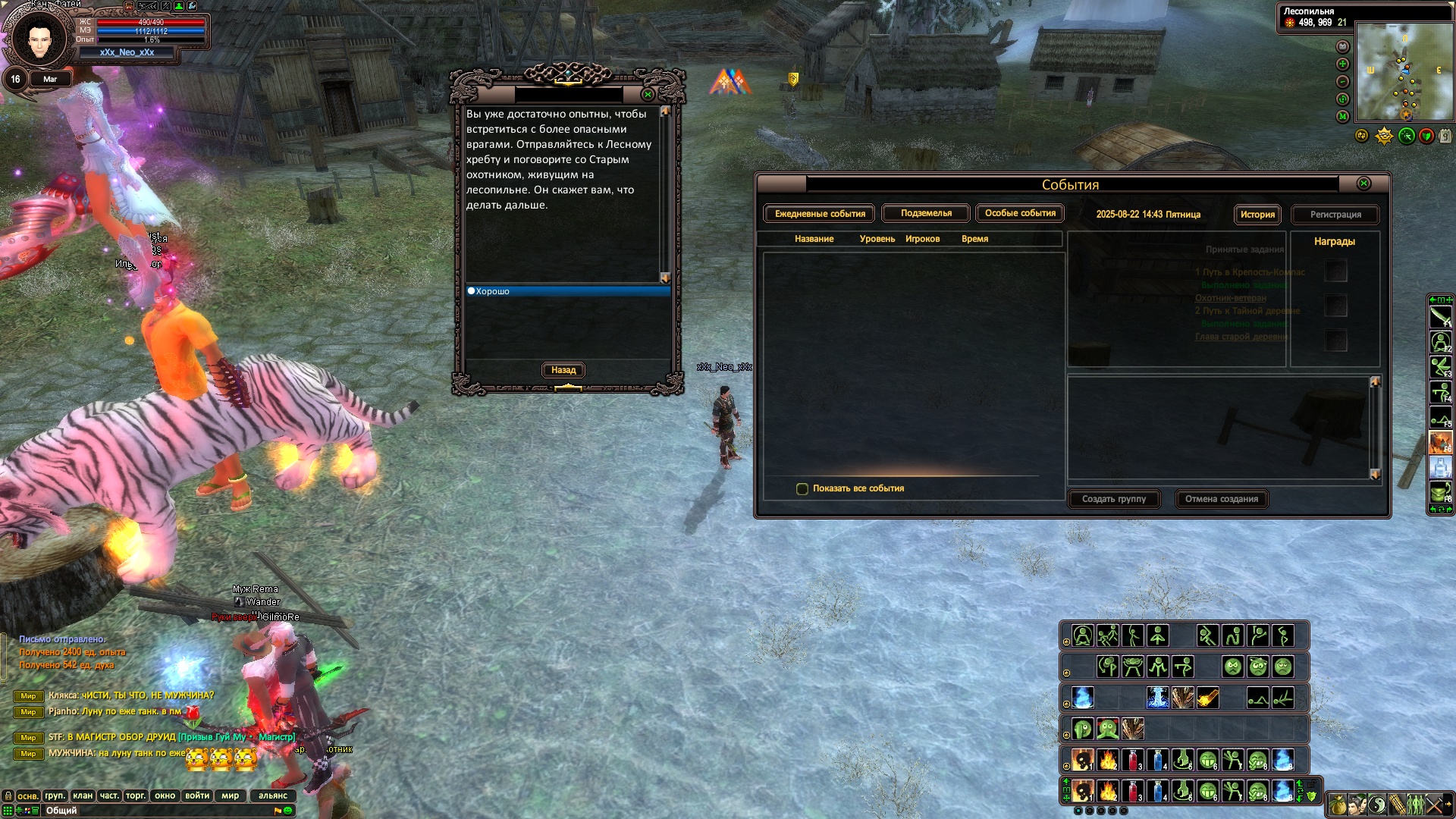Toggle "Показать все события" checkbox
Viewport: 1456px width, 819px height.
[x=802, y=489]
